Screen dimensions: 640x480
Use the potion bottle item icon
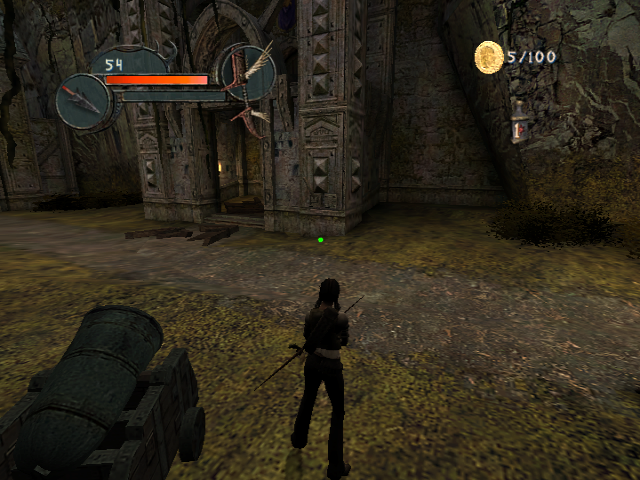[x=517, y=122]
